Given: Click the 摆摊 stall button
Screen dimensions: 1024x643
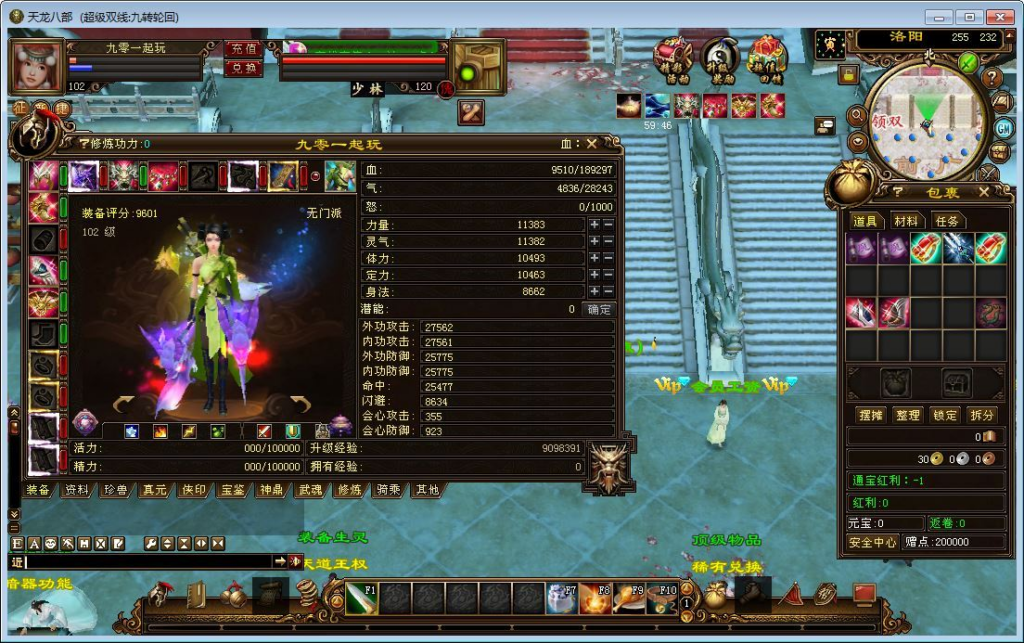Looking at the screenshot, I should (870, 415).
